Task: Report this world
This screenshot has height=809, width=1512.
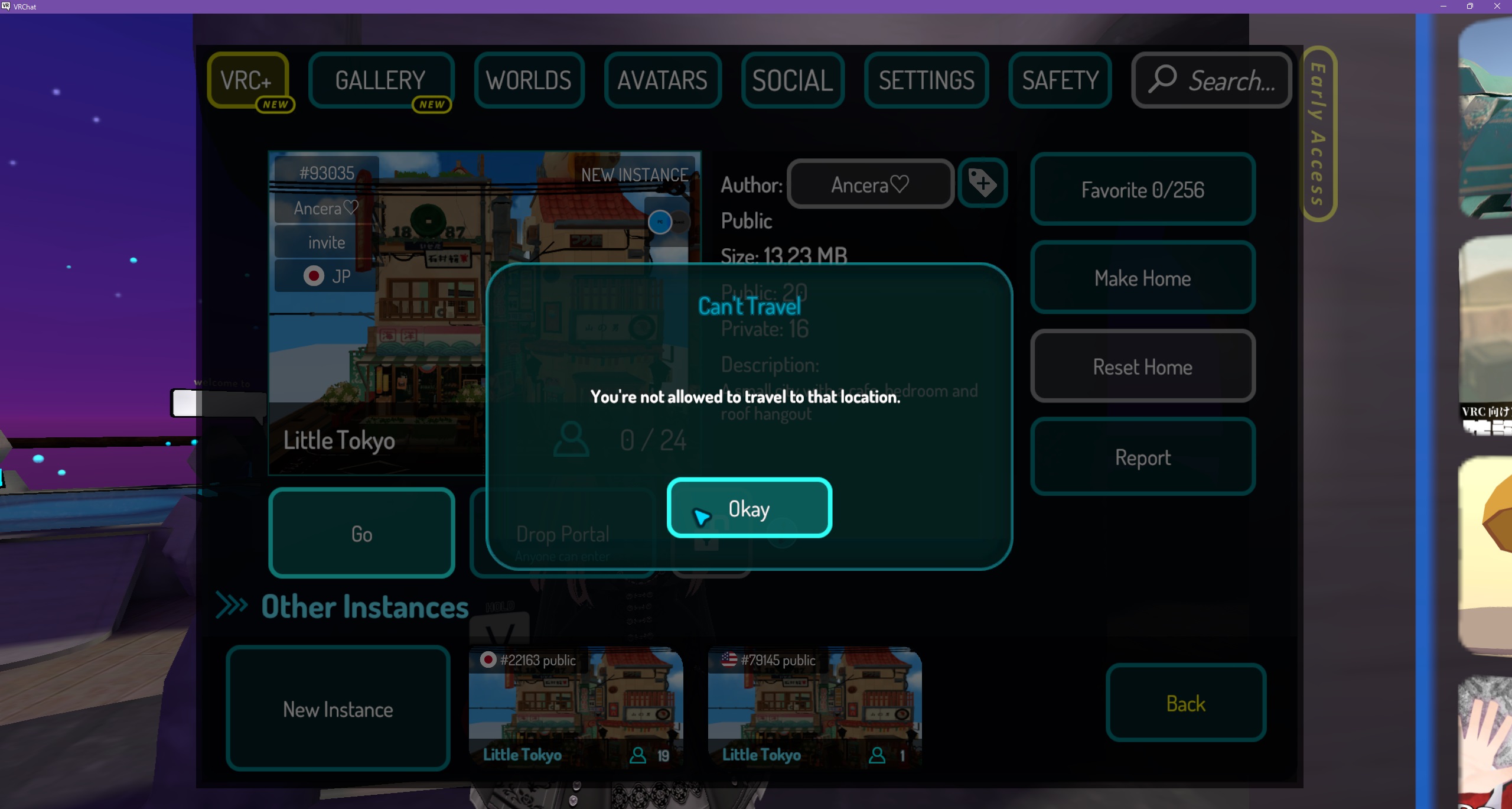Action: [1142, 457]
